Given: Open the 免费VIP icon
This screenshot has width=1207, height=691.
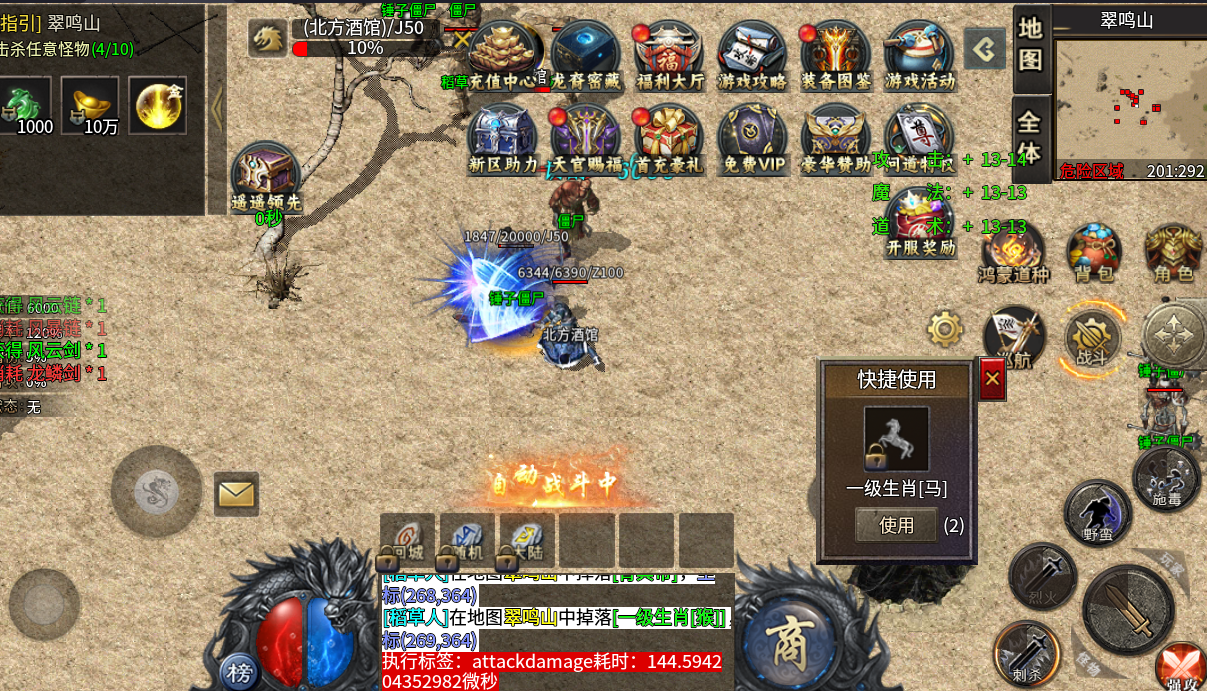Looking at the screenshot, I should [x=752, y=138].
